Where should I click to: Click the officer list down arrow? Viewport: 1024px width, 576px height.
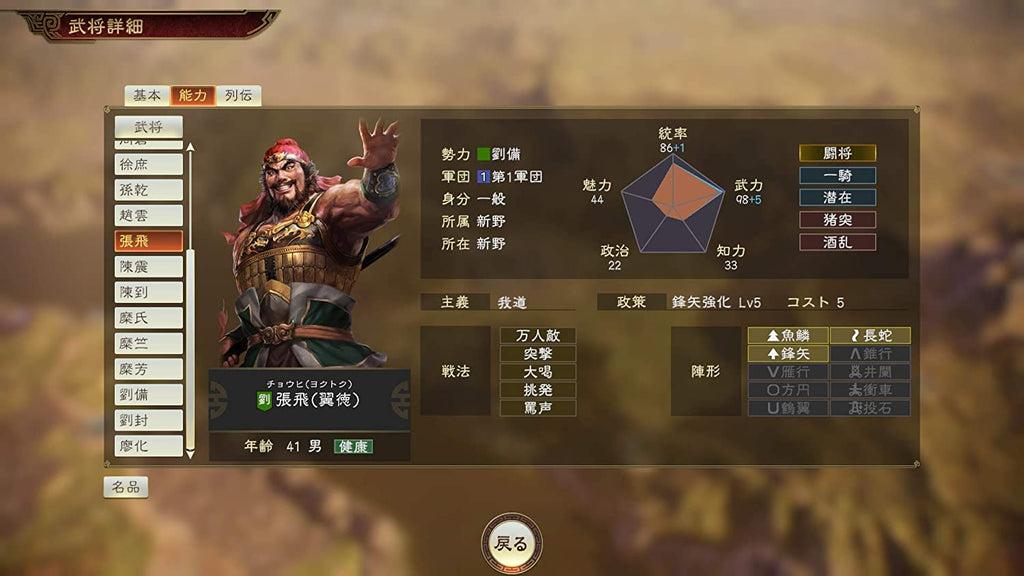pos(190,454)
